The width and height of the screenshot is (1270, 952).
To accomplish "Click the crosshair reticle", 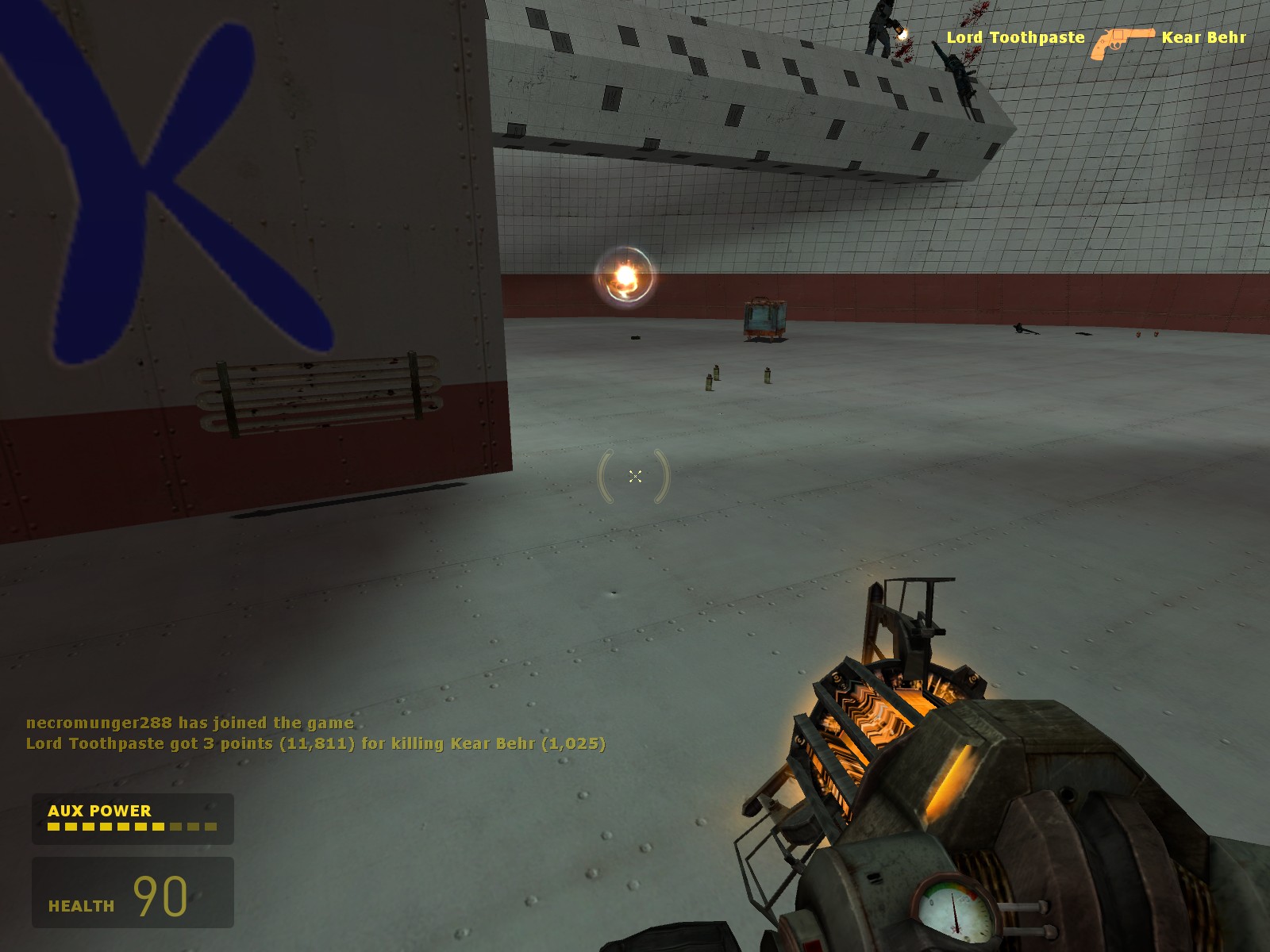I will (x=635, y=476).
